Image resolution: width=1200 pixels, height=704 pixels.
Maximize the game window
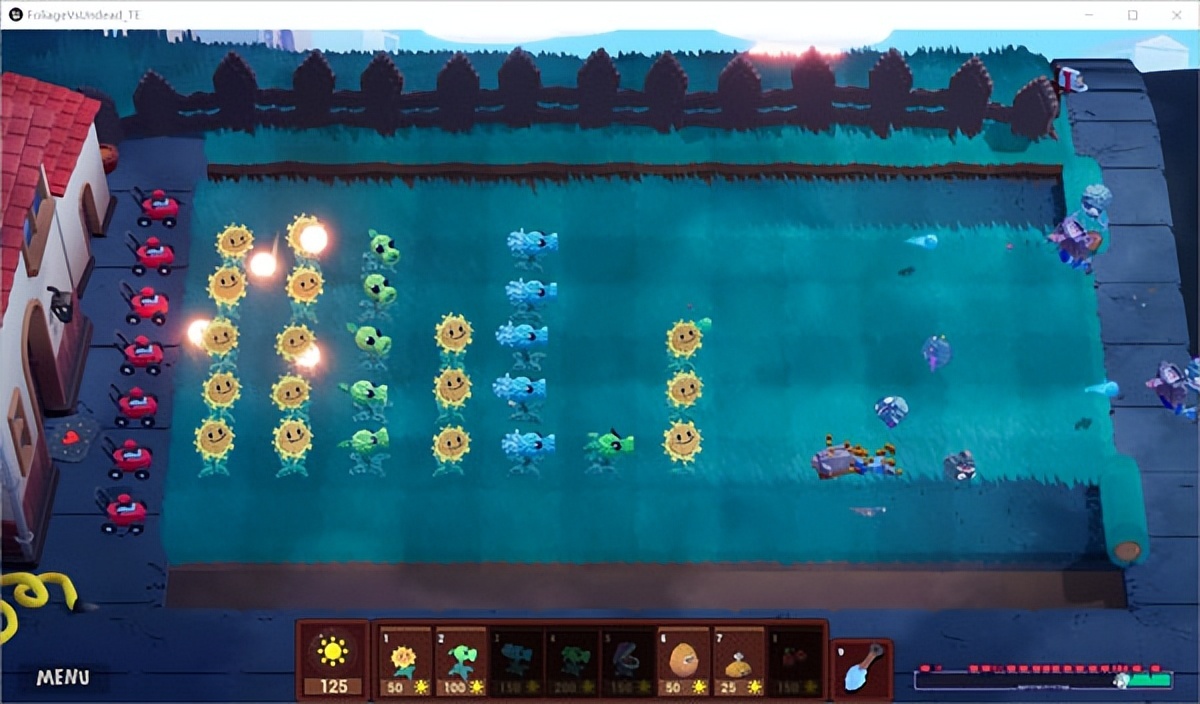1132,15
